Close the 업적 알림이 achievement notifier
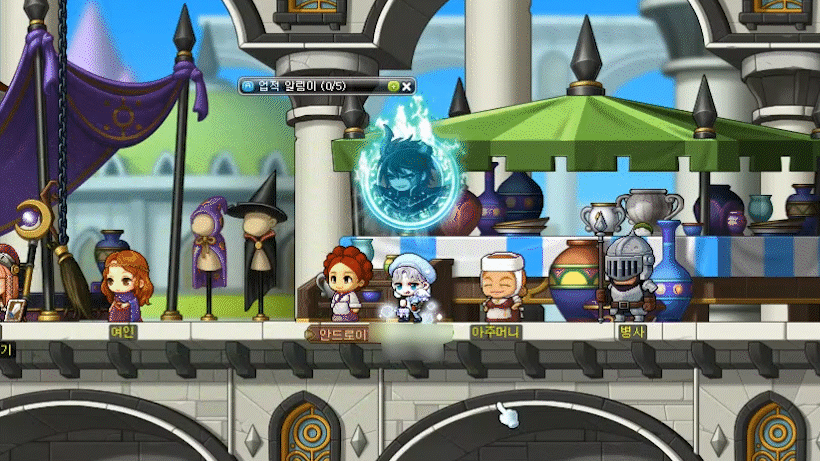Viewport: 820px width, 461px height. tap(407, 86)
